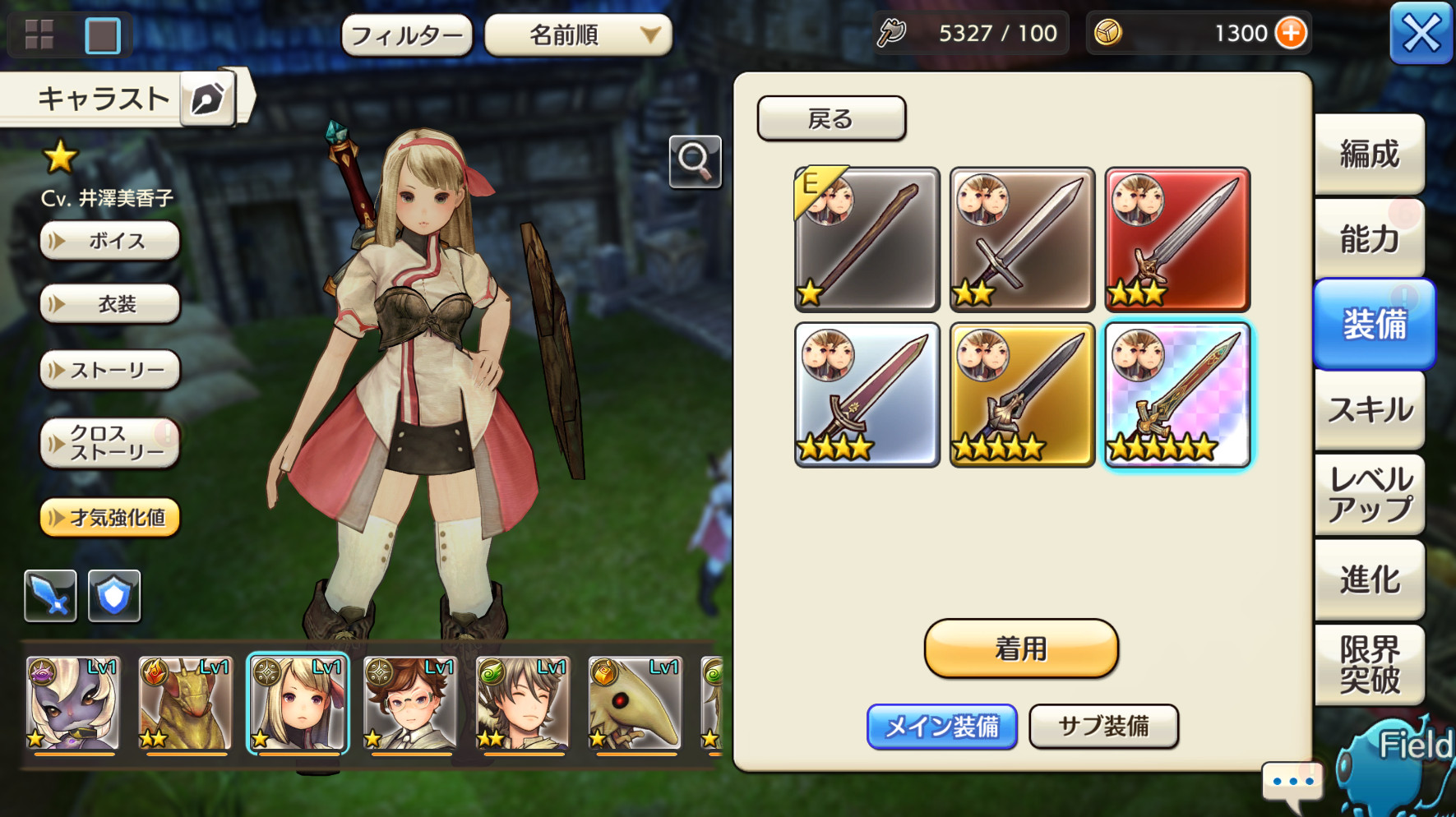The image size is (1456, 817).
Task: Open the フィルター filter options
Action: coord(407,35)
